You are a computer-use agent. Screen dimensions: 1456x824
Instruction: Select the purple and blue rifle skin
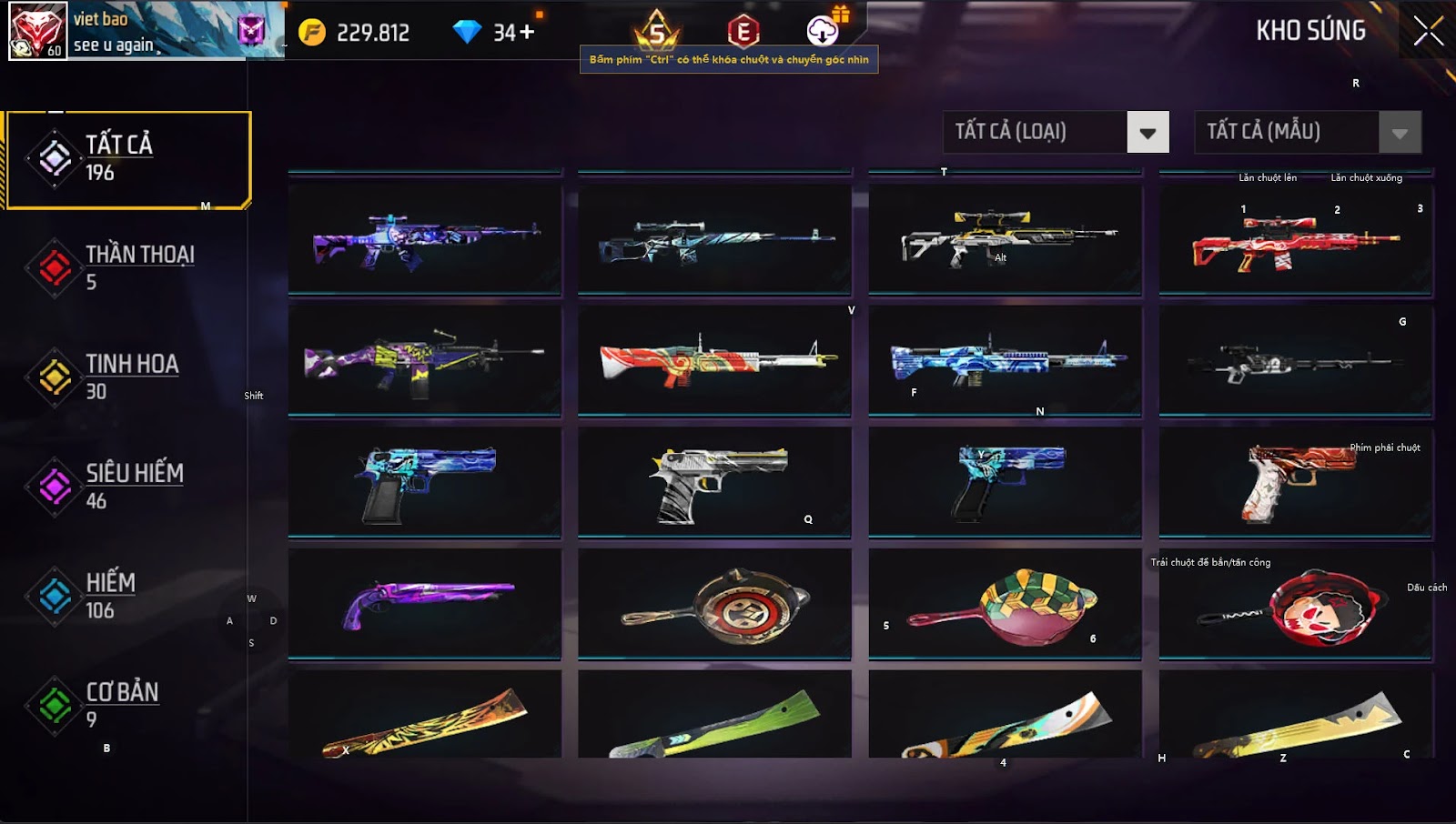pos(425,240)
